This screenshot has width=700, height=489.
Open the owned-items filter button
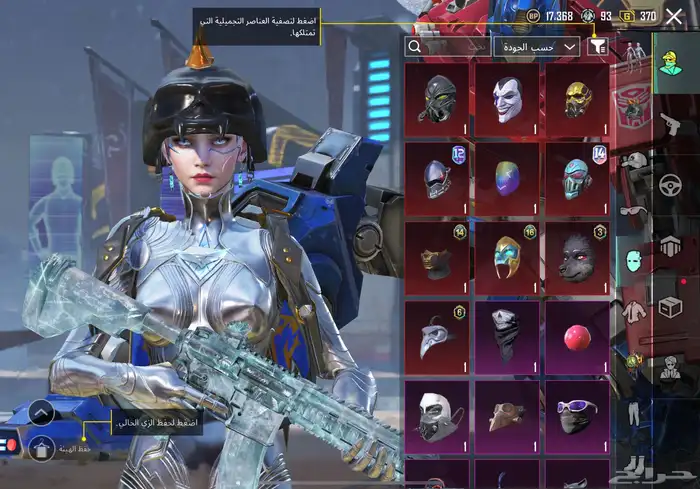[x=599, y=46]
